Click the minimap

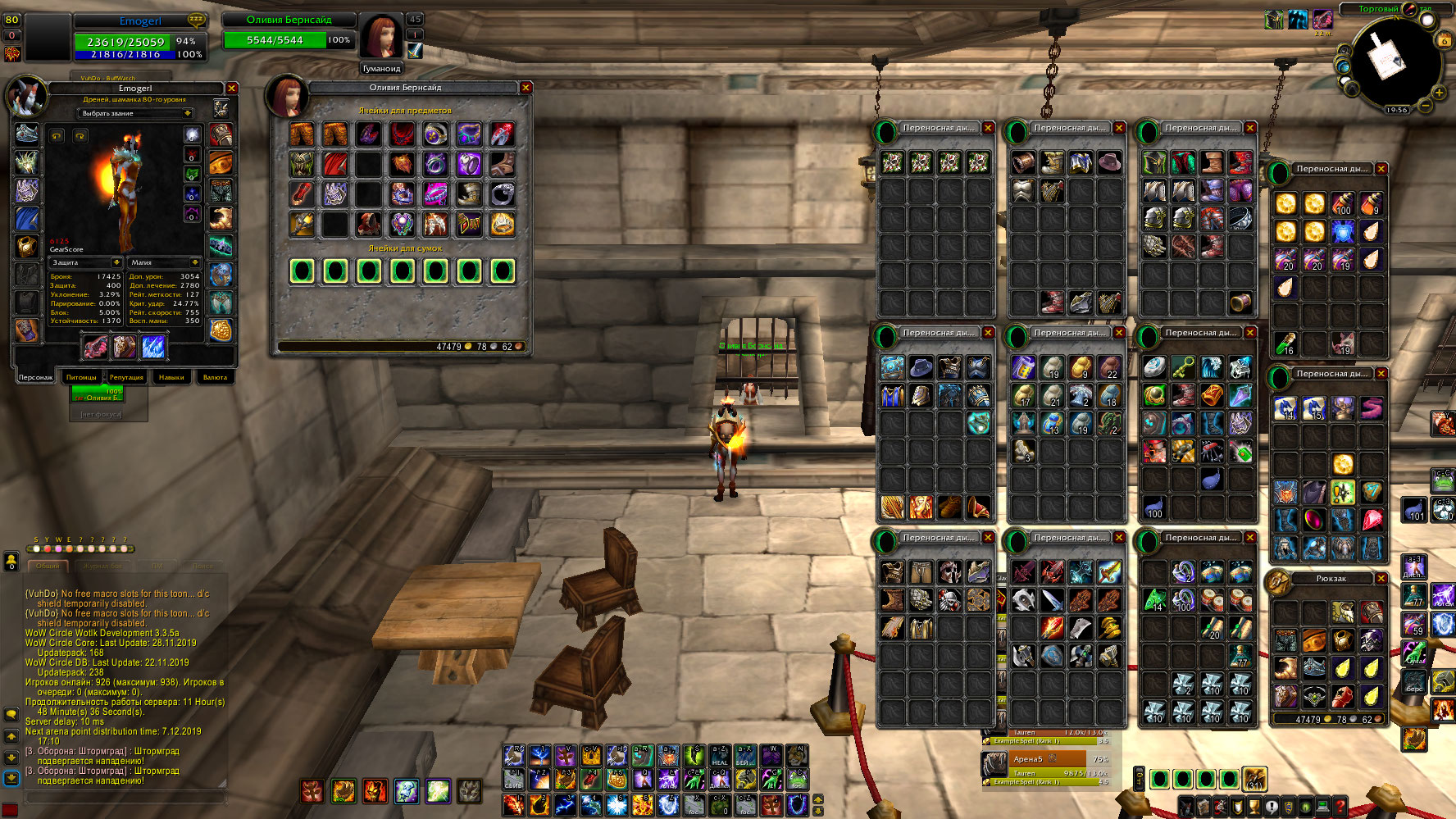1394,61
